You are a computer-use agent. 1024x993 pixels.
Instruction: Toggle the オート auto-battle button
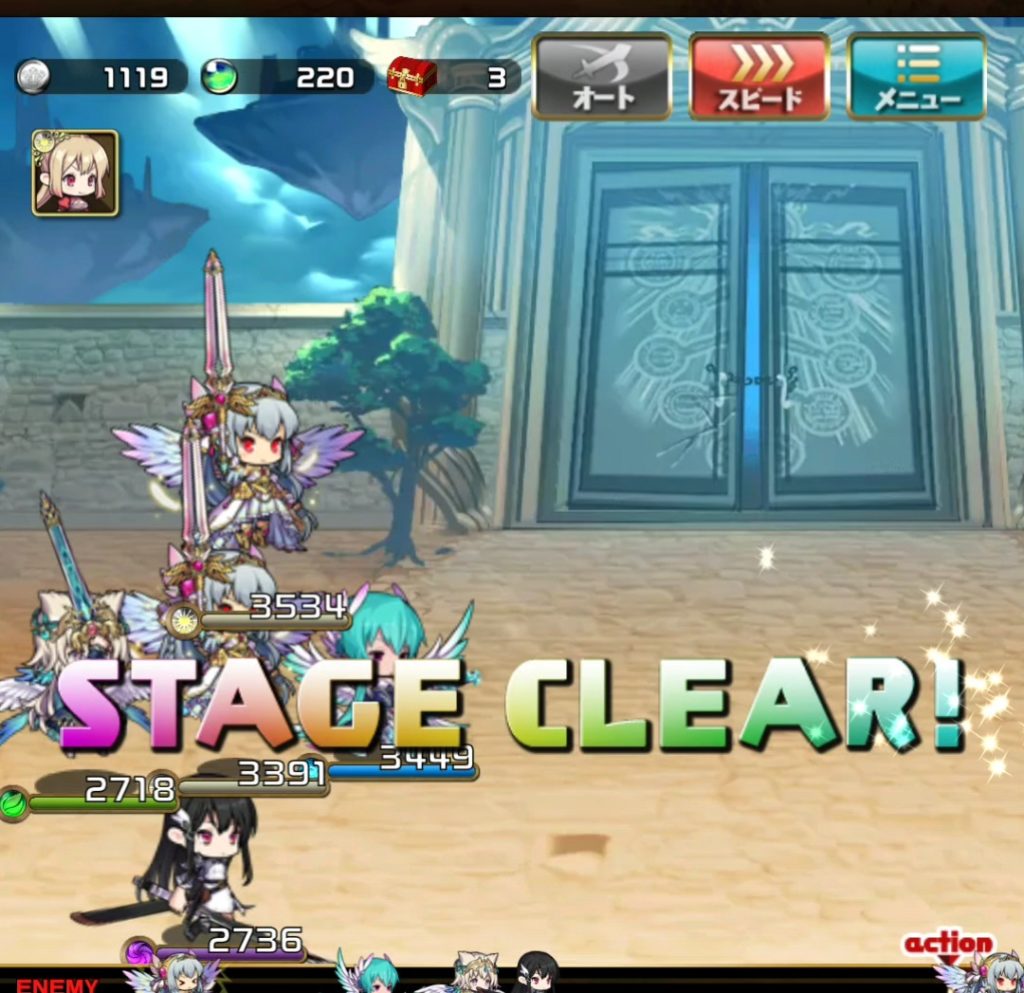(x=602, y=77)
